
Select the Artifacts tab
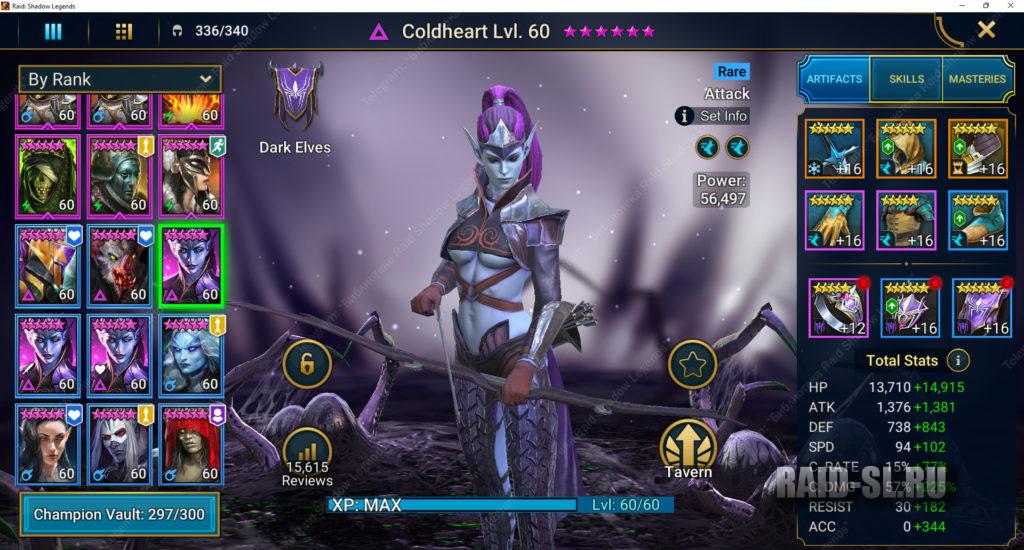click(834, 79)
